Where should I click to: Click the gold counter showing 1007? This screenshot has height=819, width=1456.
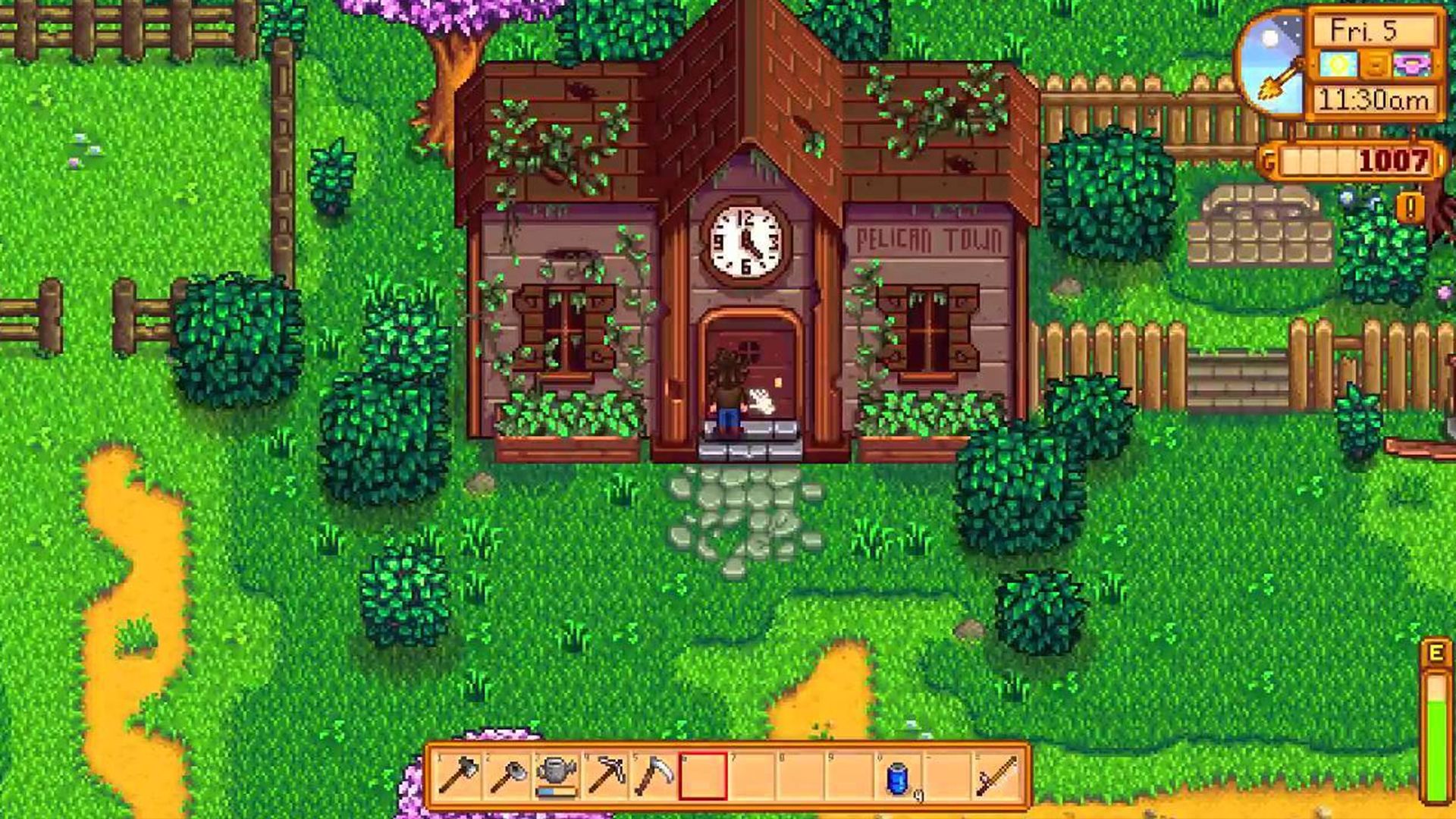coord(1392,162)
